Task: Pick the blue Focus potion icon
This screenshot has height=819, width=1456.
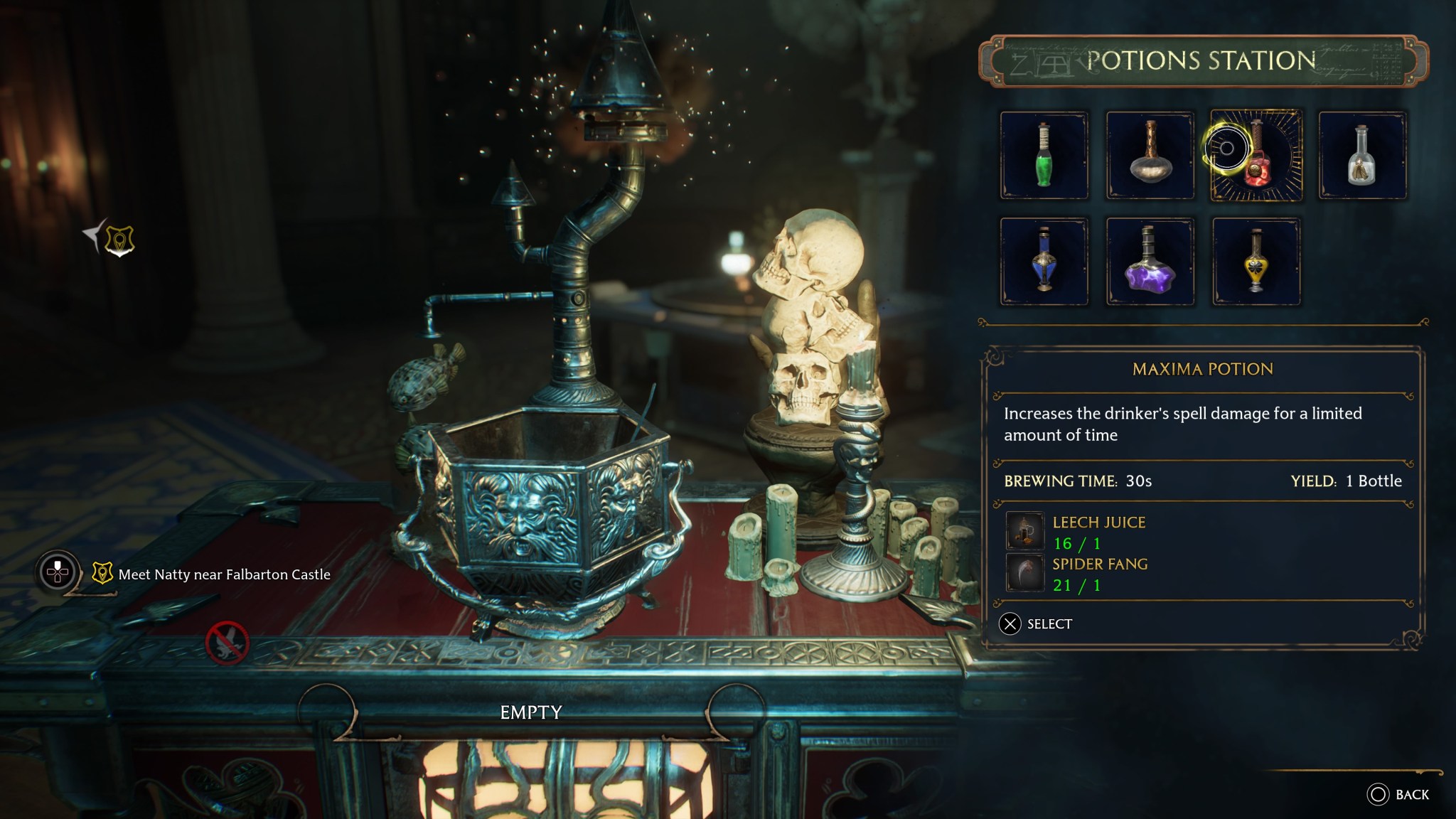Action: (x=1045, y=263)
